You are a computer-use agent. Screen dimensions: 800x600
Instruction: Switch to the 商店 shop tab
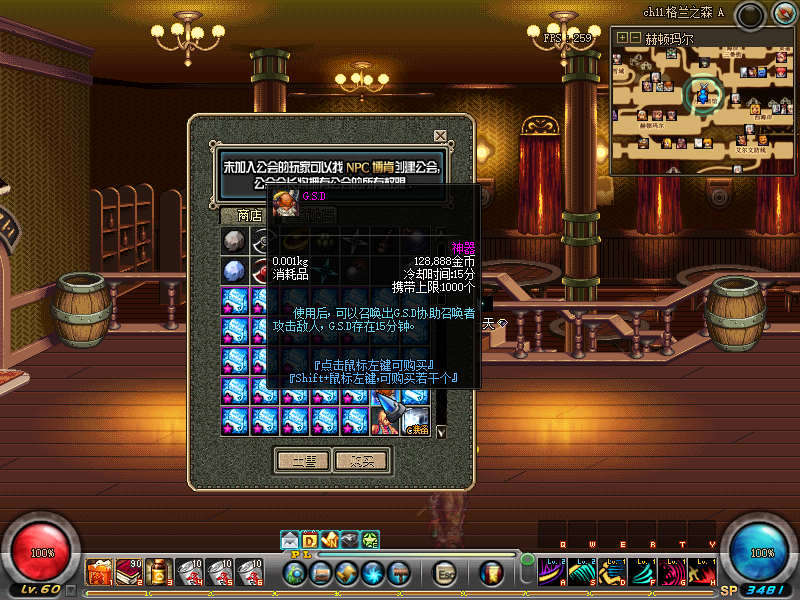point(249,215)
